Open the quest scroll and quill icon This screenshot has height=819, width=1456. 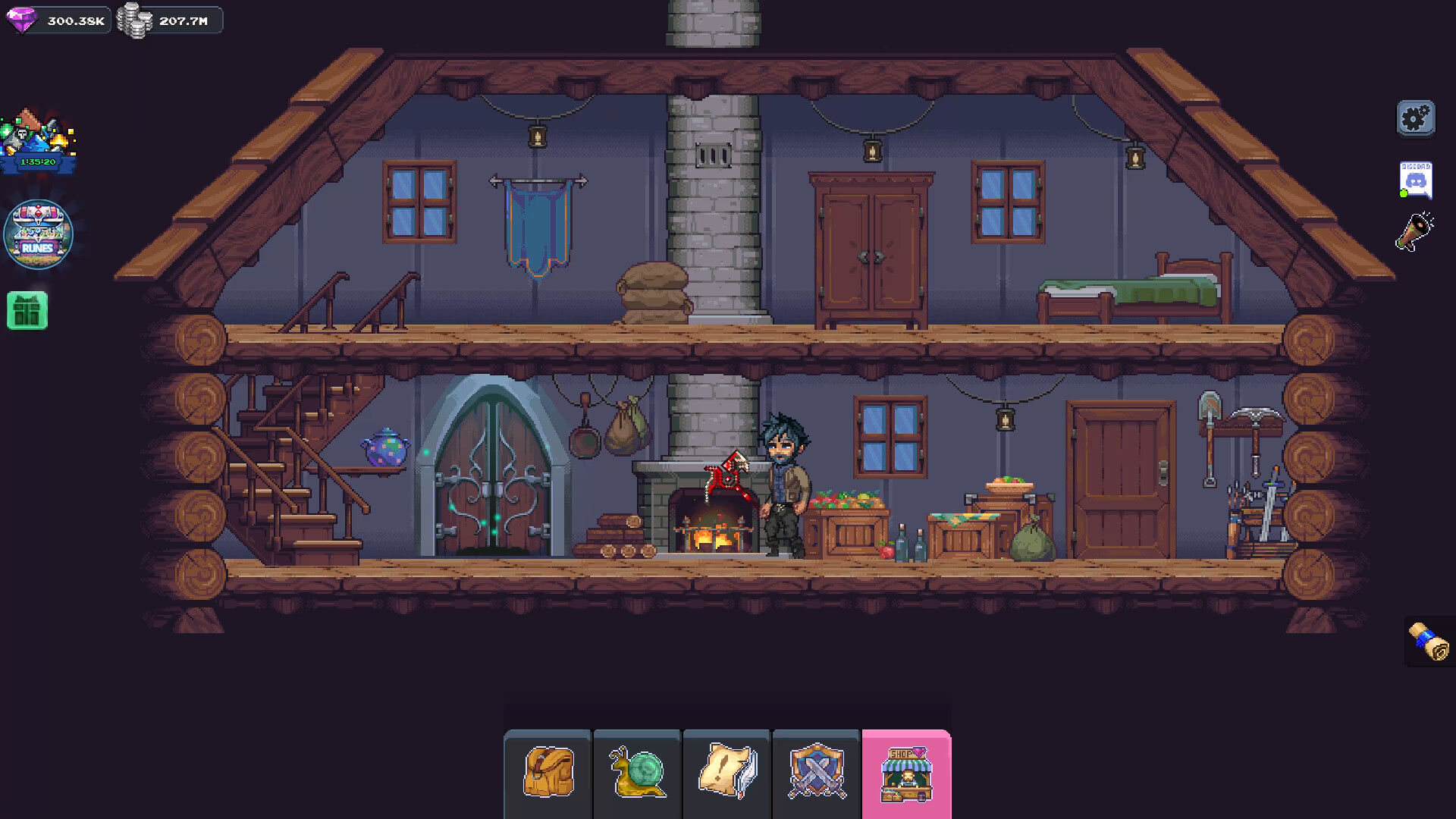click(726, 773)
